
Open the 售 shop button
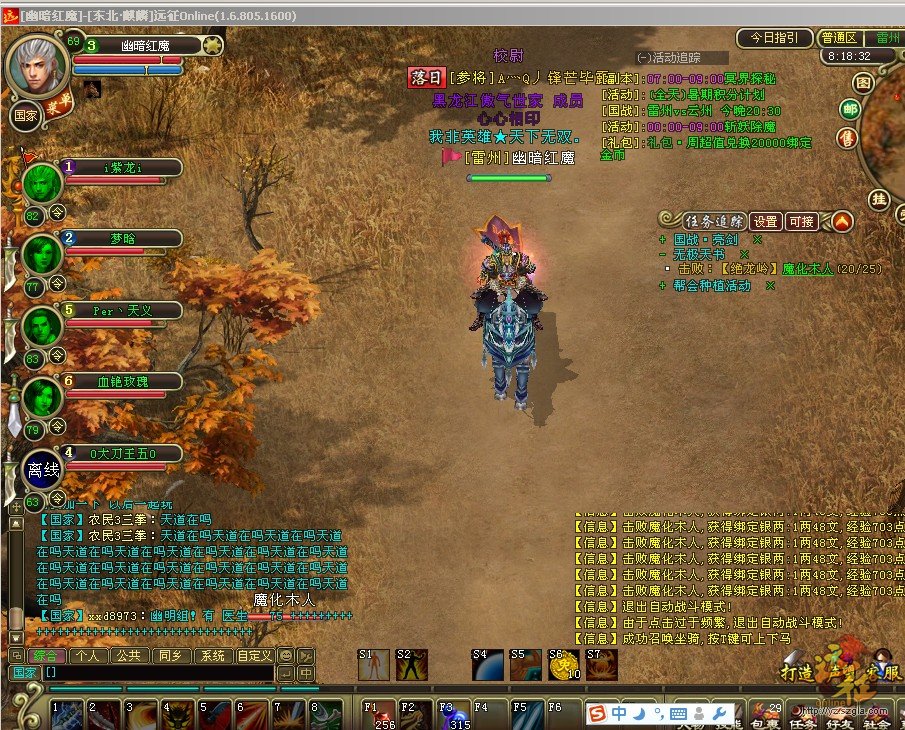pos(847,137)
